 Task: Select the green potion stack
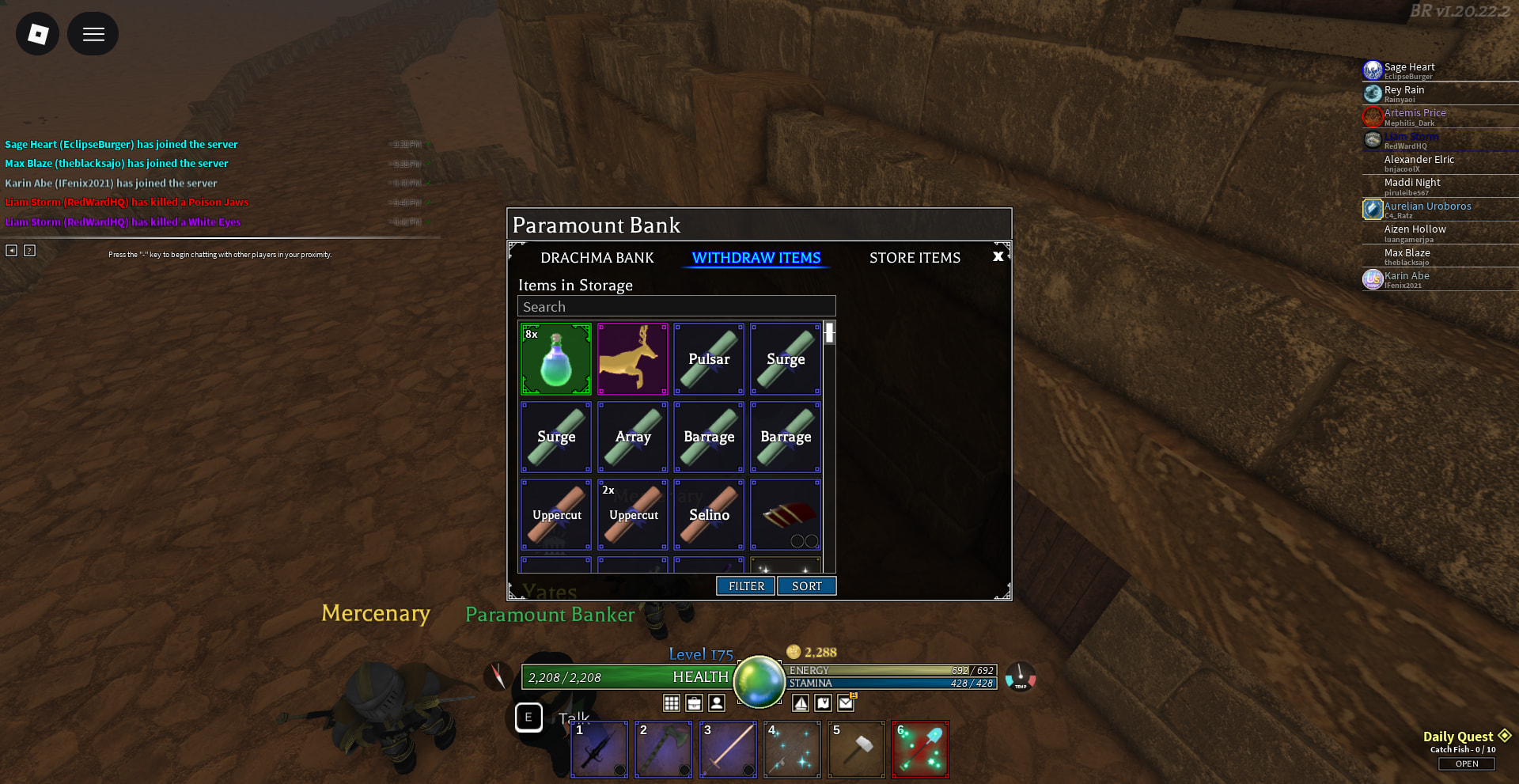[x=556, y=359]
